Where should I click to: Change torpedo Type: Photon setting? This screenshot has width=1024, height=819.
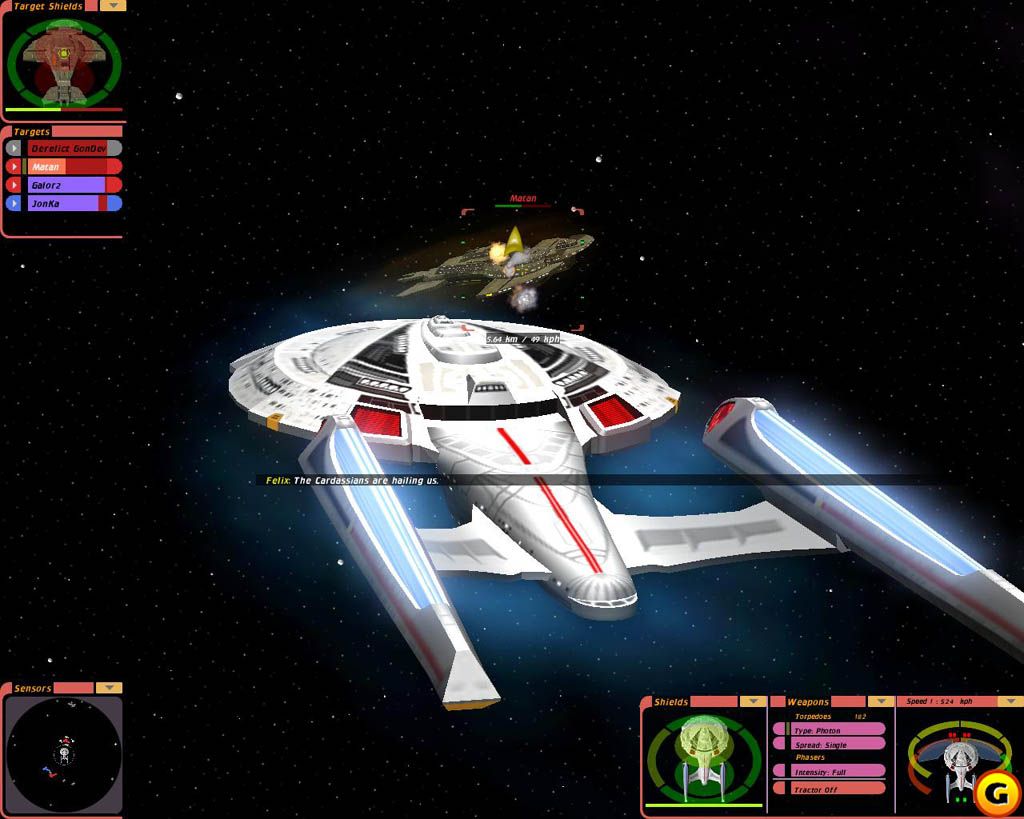pos(830,730)
